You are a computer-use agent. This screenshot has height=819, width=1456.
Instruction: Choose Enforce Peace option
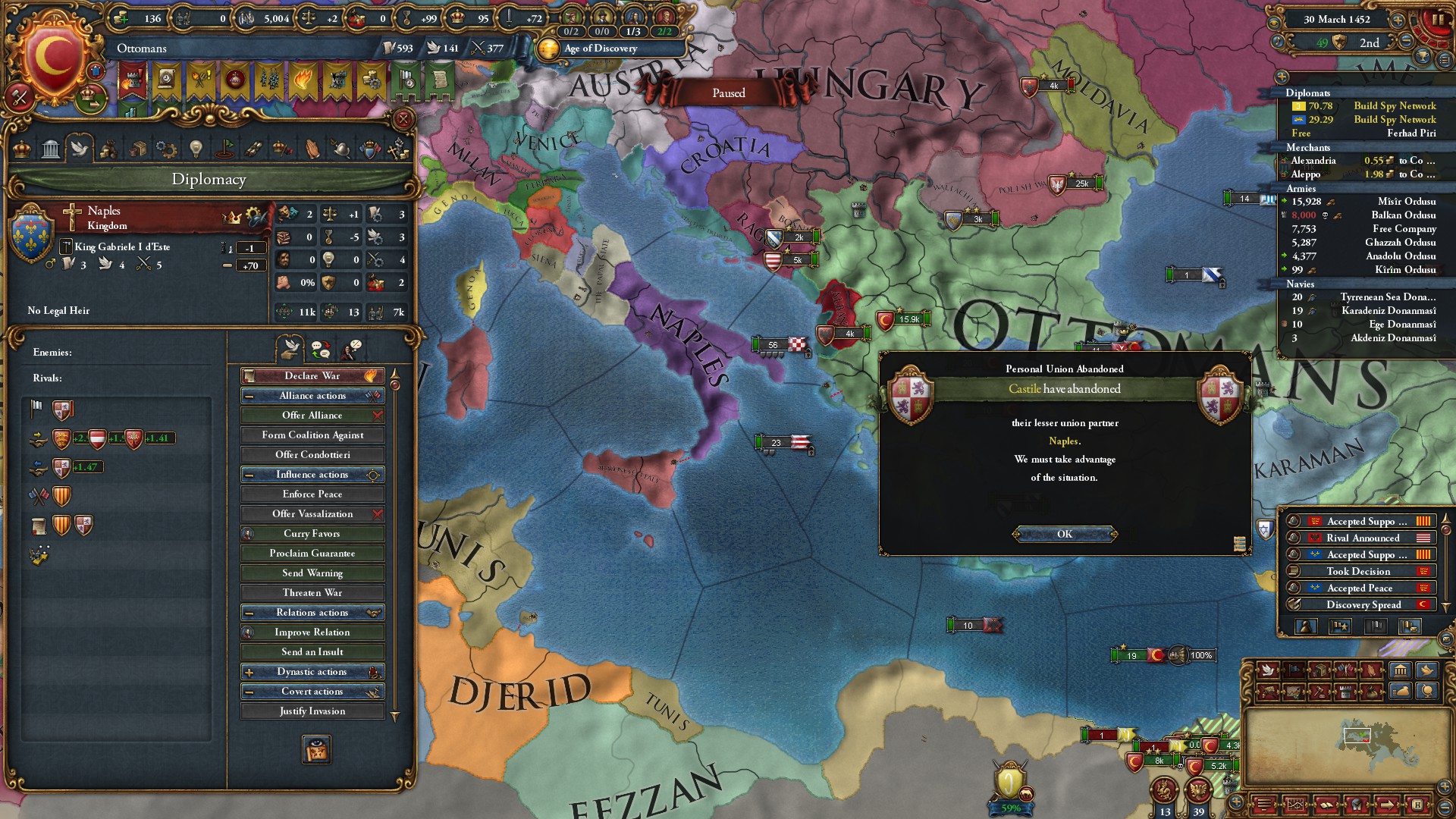312,494
